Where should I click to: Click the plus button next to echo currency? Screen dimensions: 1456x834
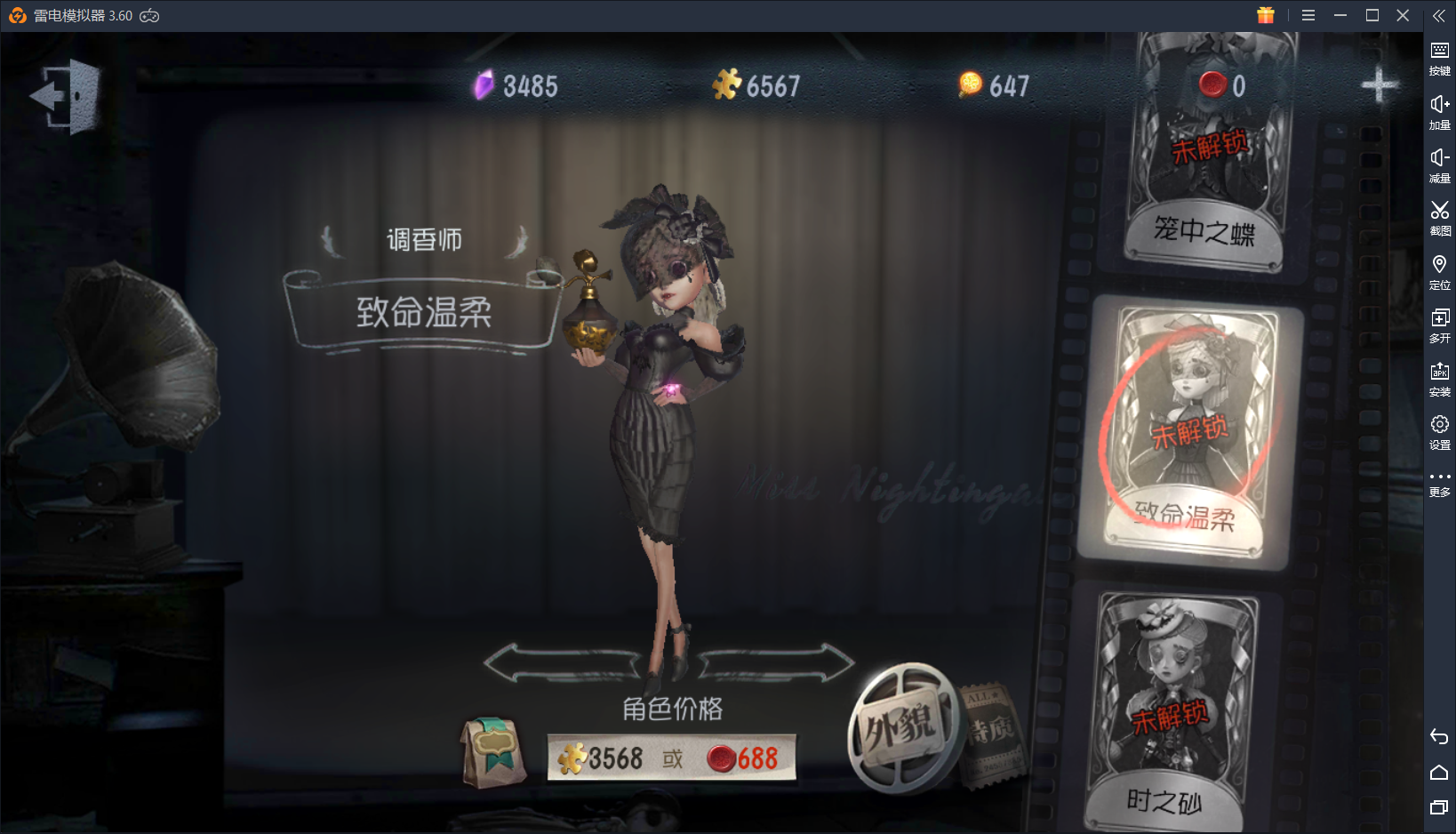[x=1379, y=84]
